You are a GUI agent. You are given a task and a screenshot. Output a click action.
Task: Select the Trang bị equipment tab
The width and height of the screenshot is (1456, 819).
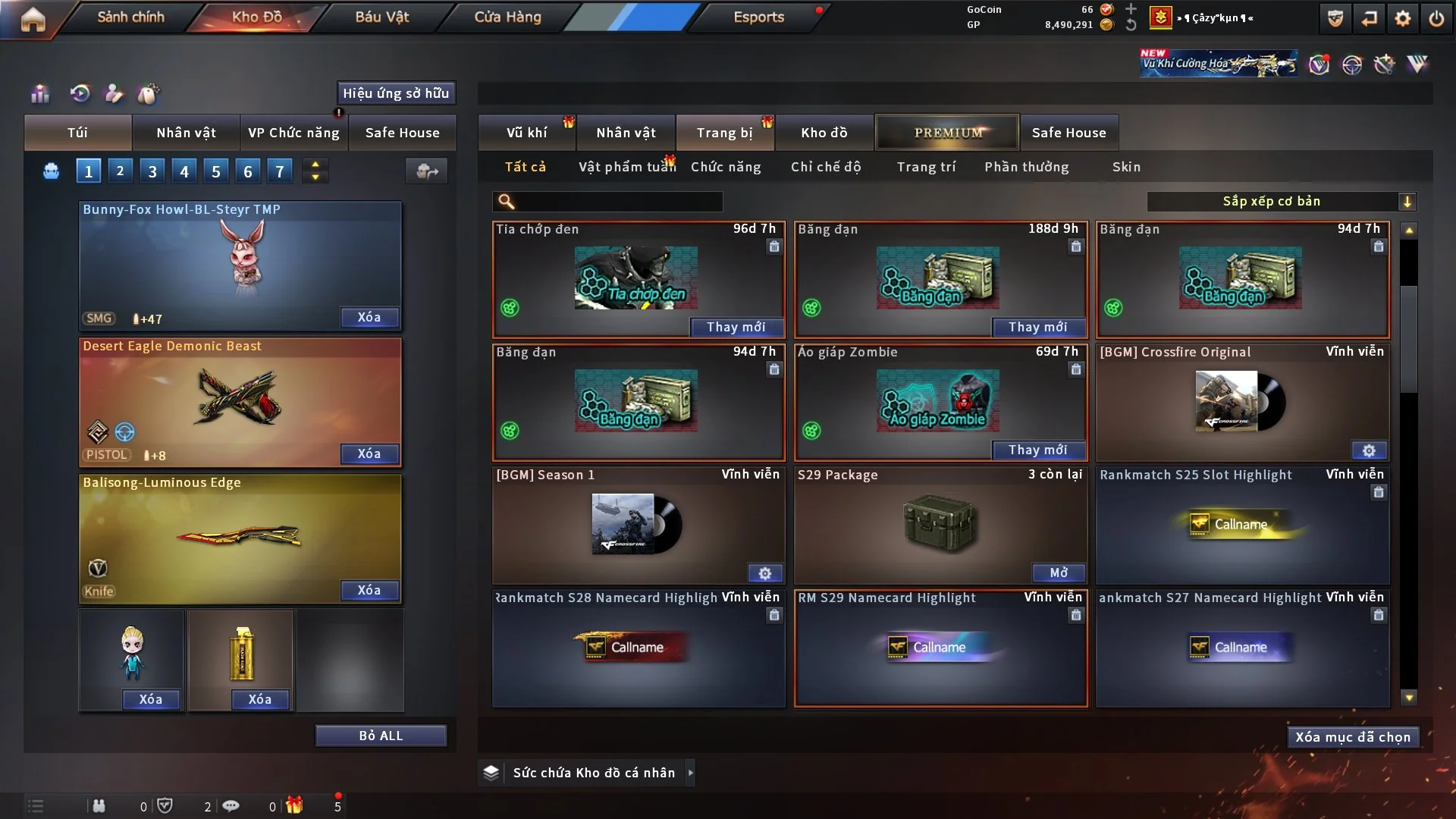click(x=724, y=133)
